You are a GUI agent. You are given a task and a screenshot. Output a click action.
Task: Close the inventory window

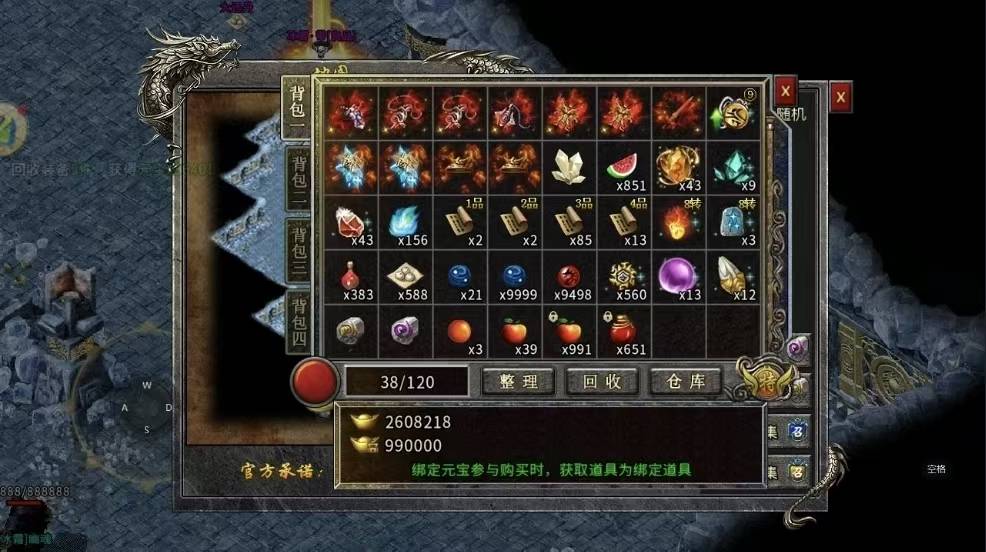tap(786, 90)
